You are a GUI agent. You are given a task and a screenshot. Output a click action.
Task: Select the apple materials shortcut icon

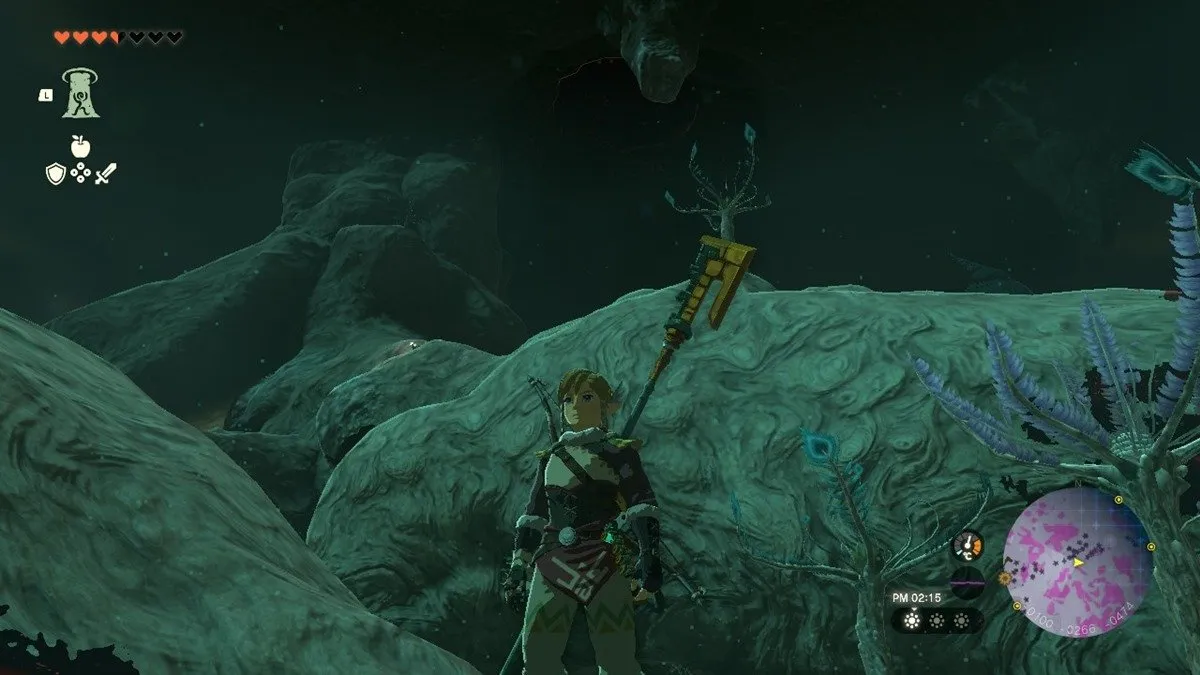[80, 146]
